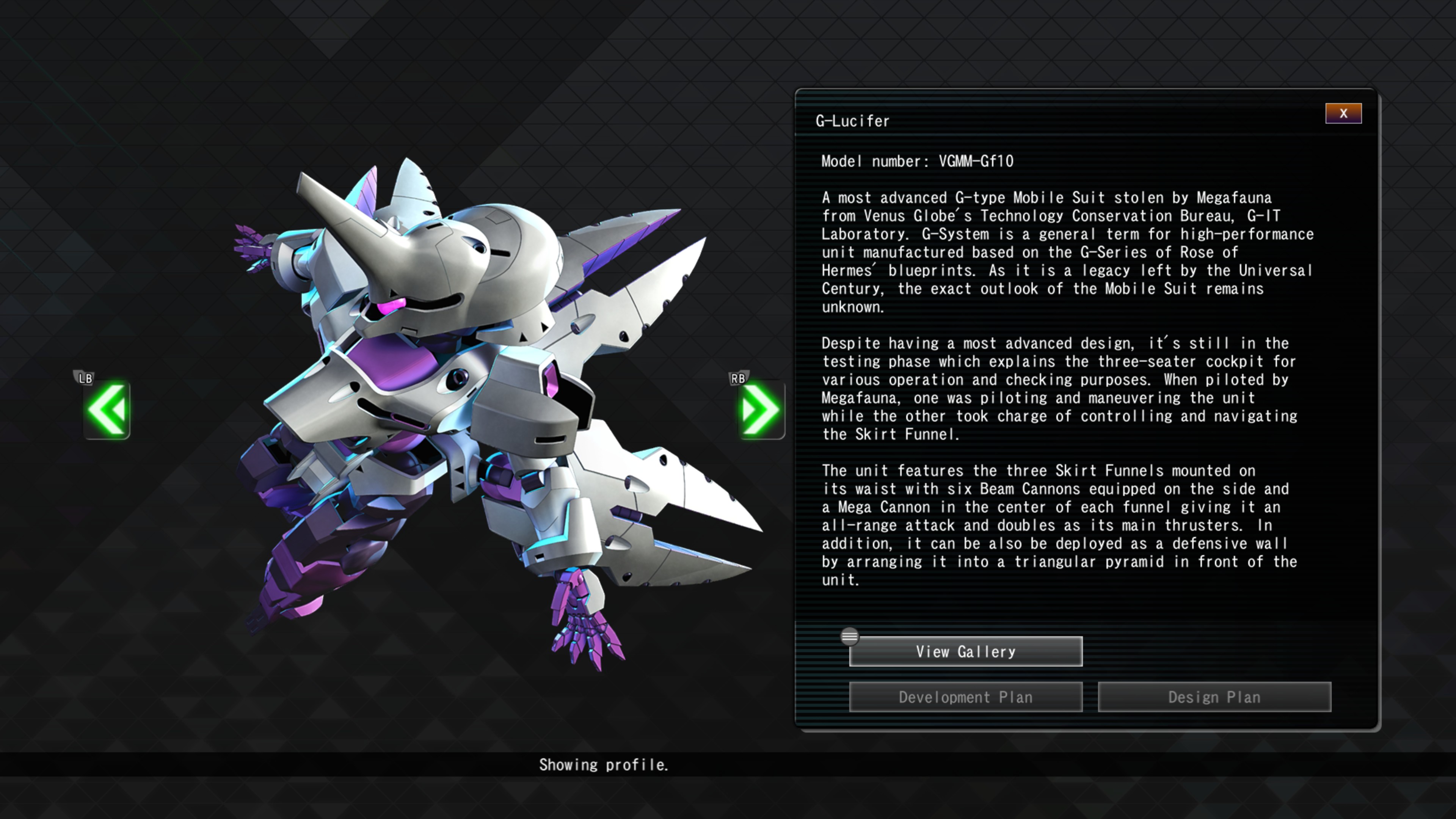Show the Design Plan
1456x819 pixels.
[x=1214, y=697]
